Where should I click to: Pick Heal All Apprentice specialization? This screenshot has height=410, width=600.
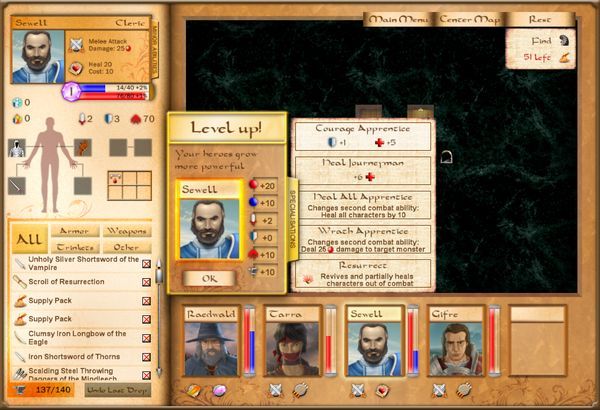[362, 203]
